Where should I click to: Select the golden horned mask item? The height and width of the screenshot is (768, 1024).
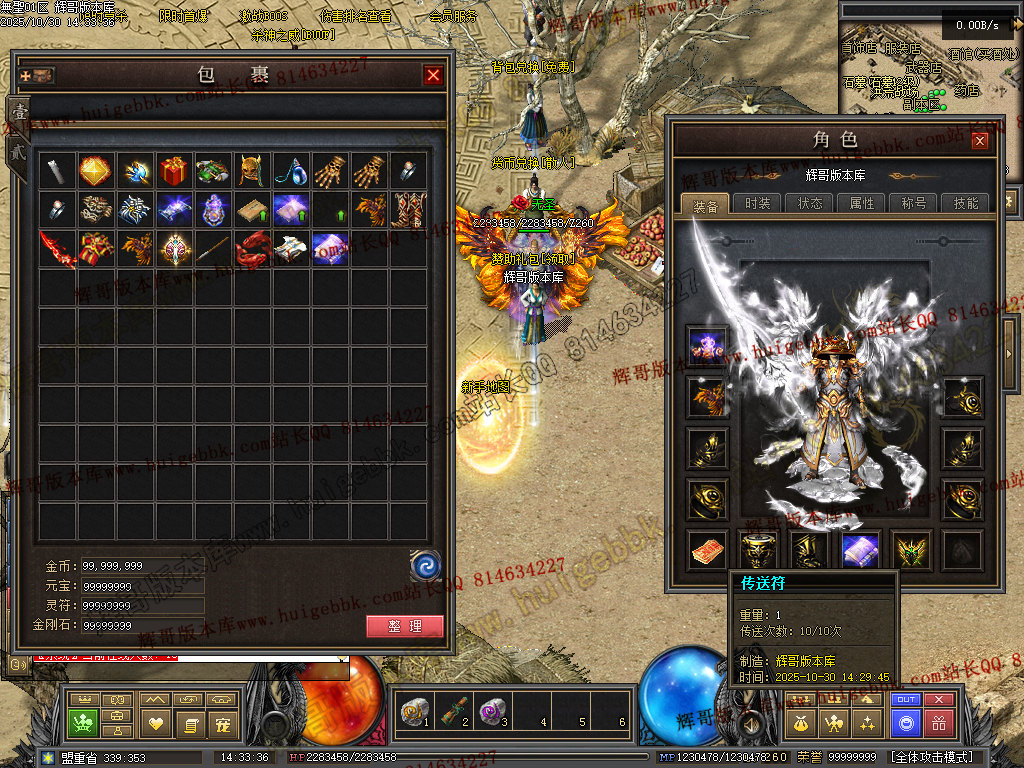tap(251, 170)
